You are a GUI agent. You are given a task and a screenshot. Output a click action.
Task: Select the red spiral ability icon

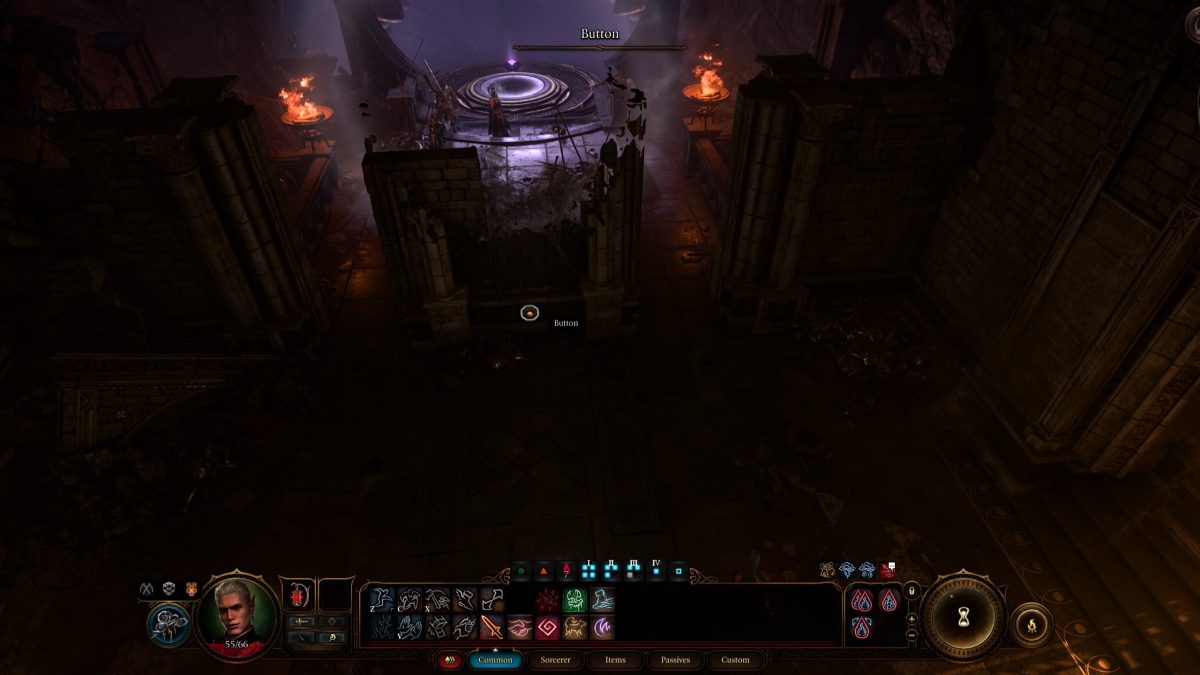[547, 628]
